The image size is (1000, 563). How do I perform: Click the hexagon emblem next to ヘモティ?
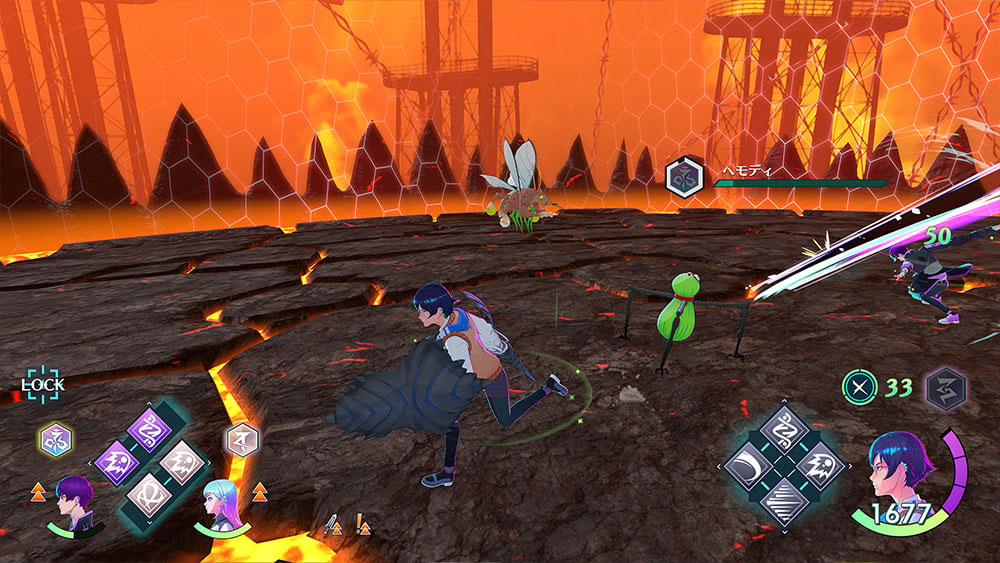tap(684, 177)
